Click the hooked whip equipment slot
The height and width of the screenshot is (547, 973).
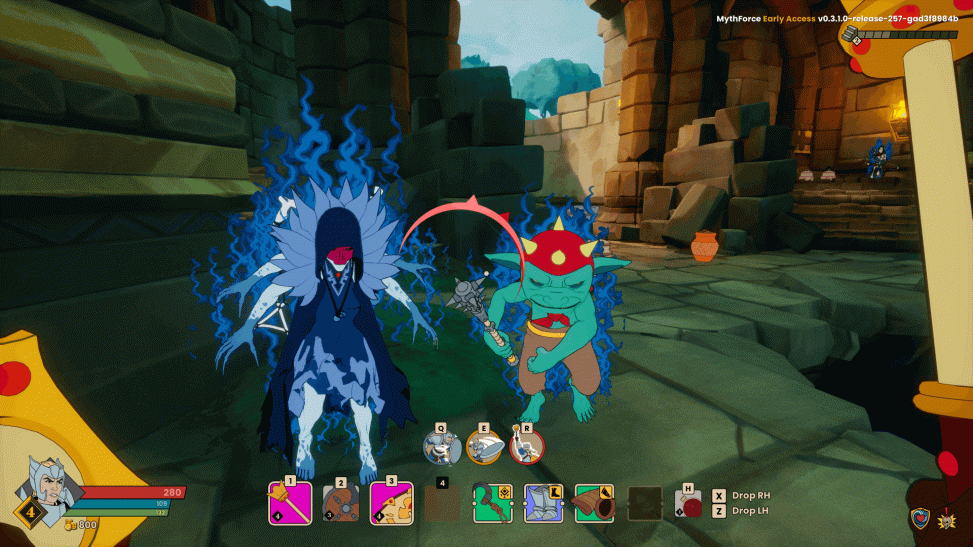[x=493, y=503]
